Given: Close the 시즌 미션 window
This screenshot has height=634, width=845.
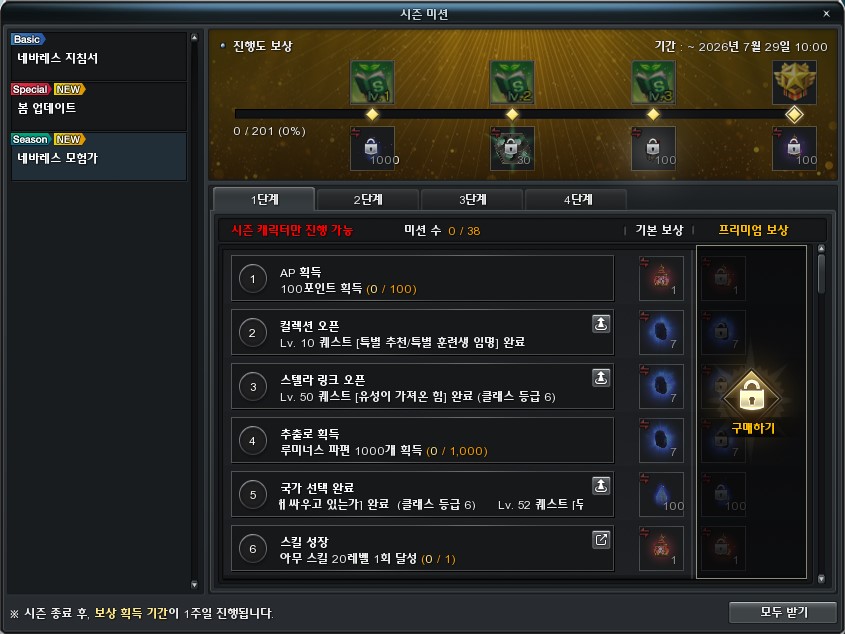Looking at the screenshot, I should click(826, 14).
